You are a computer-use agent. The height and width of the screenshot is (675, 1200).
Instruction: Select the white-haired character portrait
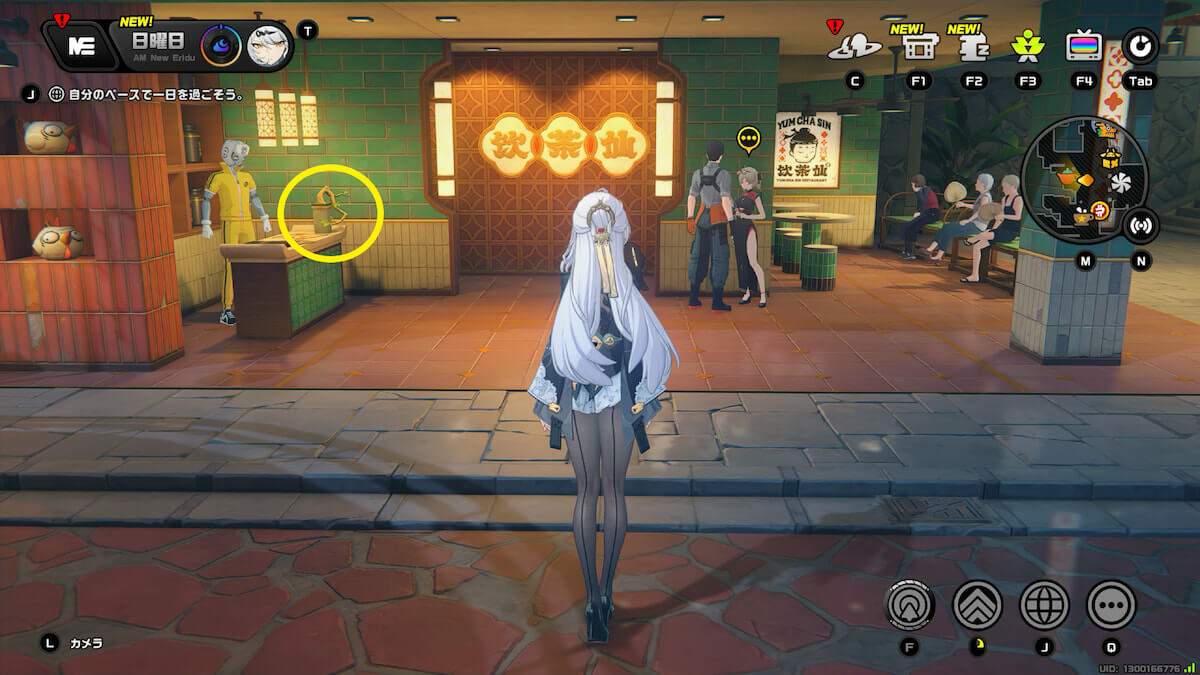(x=268, y=46)
